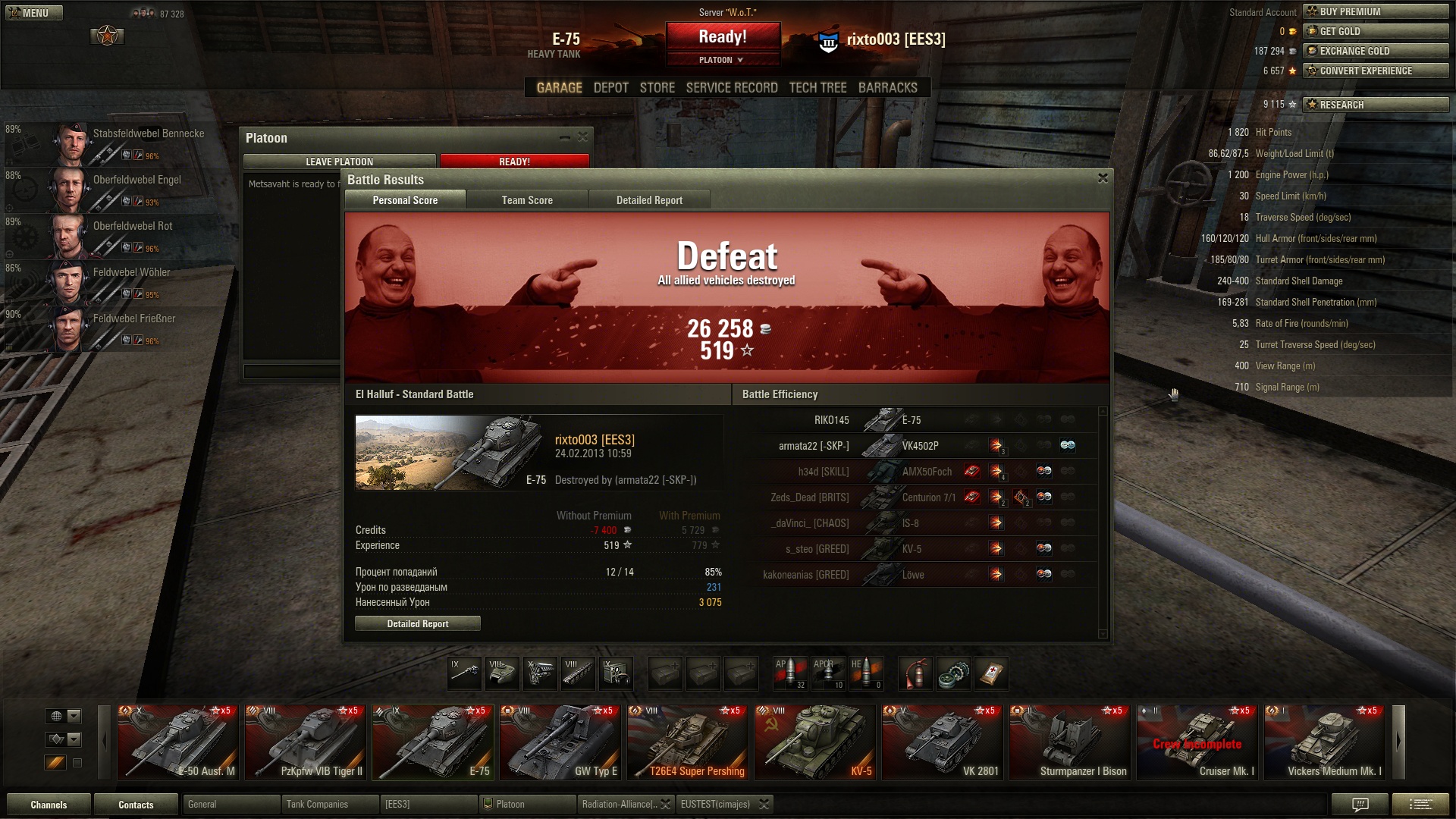Open the Contacts list
Image resolution: width=1456 pixels, height=819 pixels.
pos(136,805)
